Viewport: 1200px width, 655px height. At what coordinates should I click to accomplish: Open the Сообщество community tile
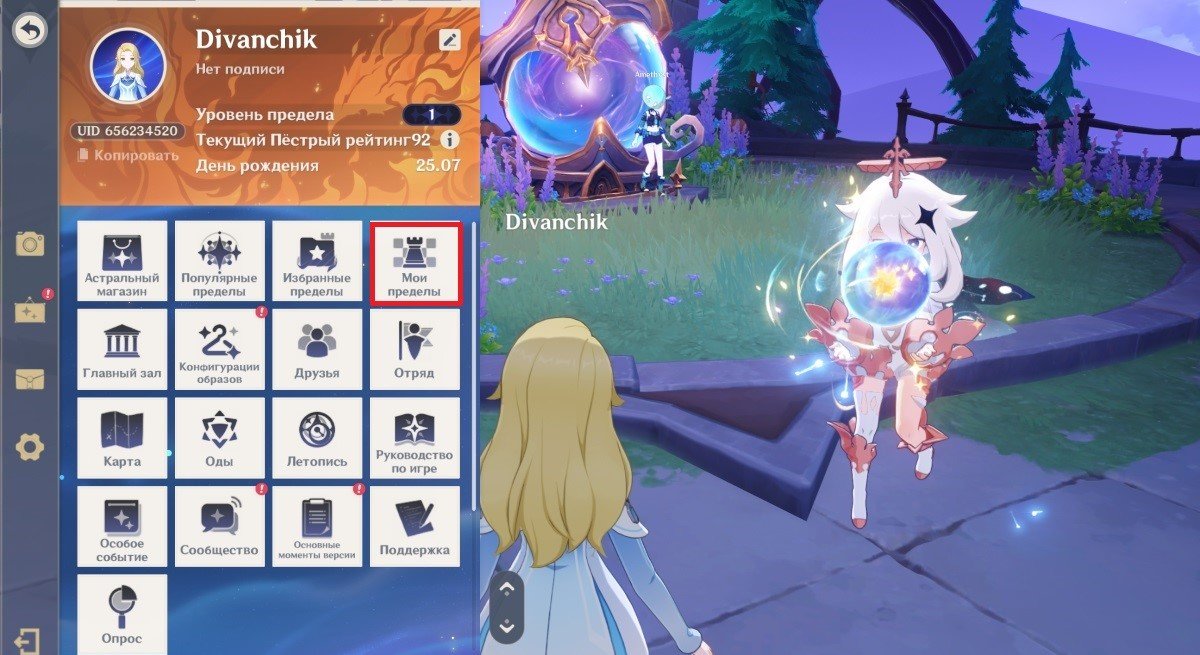tap(220, 526)
